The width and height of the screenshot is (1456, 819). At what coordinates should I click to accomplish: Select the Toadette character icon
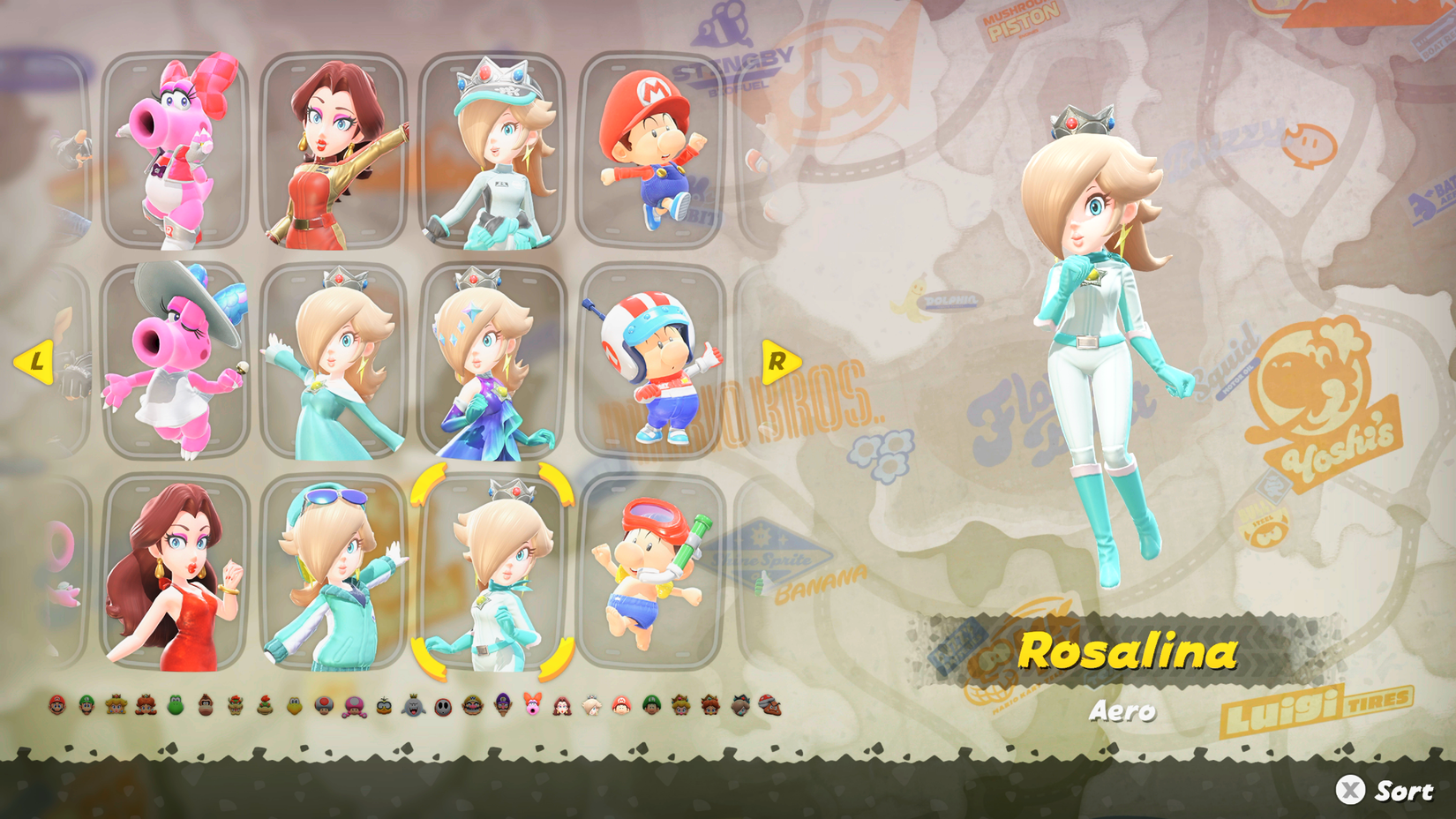[x=354, y=706]
